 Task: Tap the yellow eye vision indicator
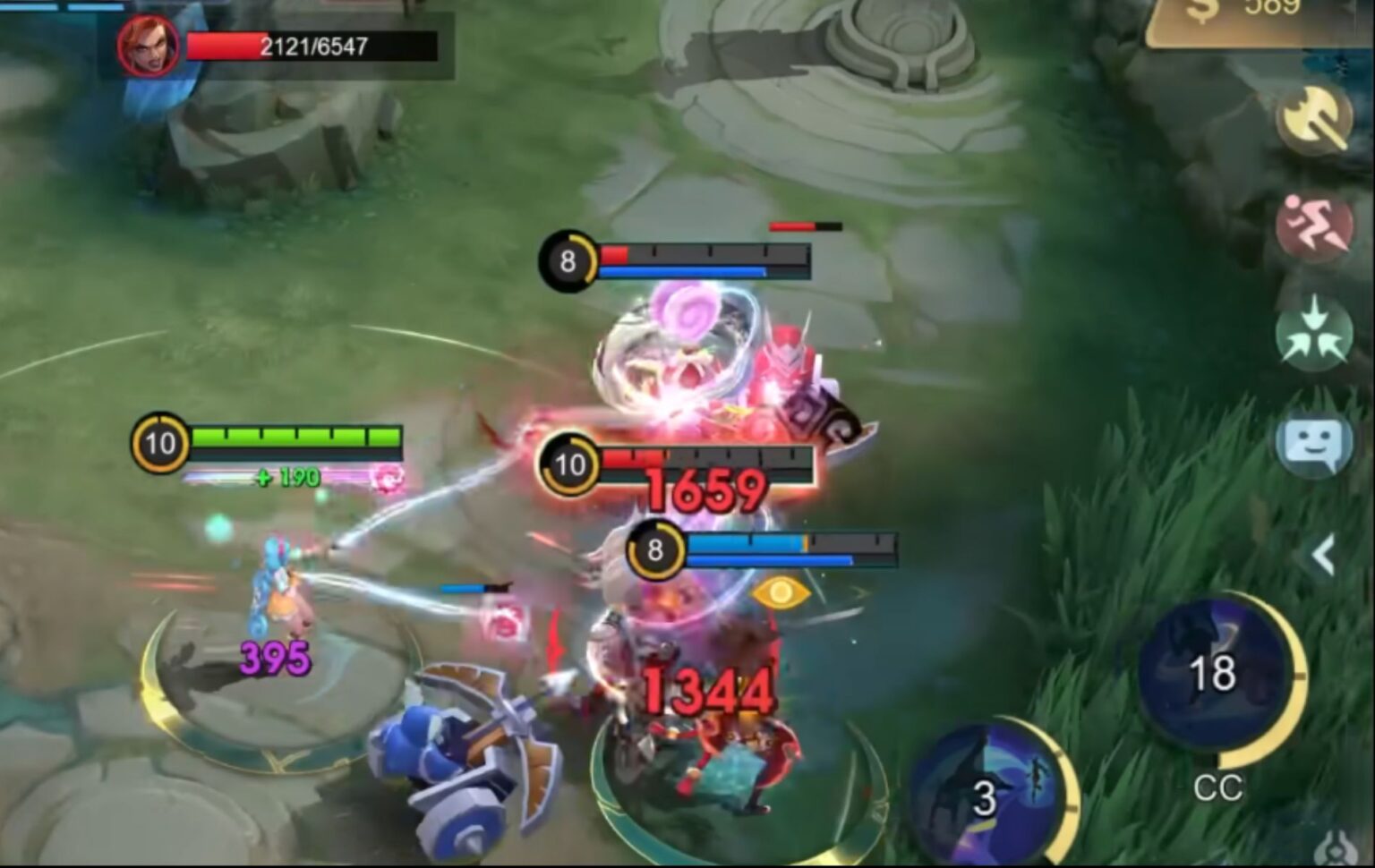[x=780, y=595]
